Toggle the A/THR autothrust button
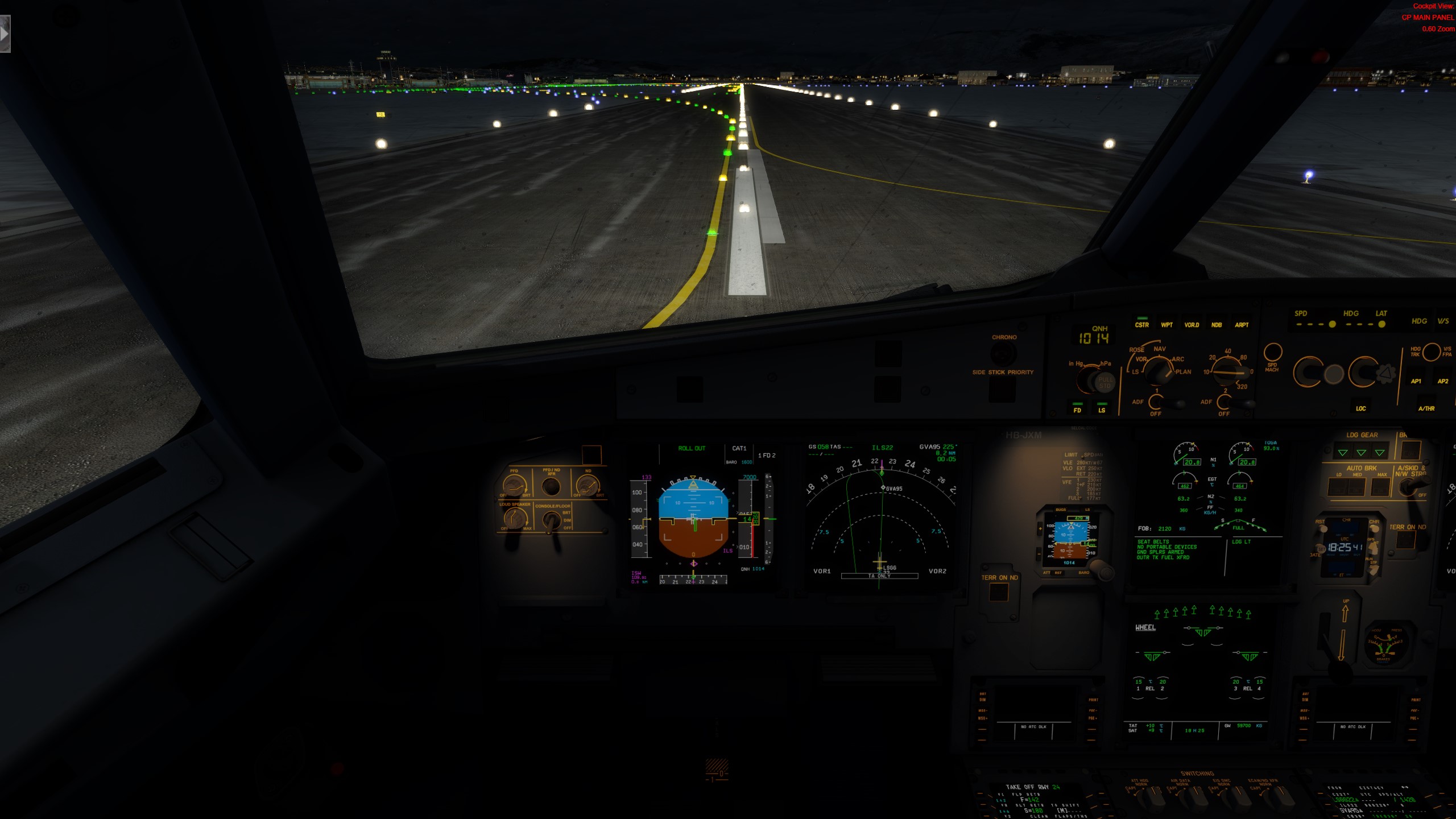1456x819 pixels. point(1426,408)
